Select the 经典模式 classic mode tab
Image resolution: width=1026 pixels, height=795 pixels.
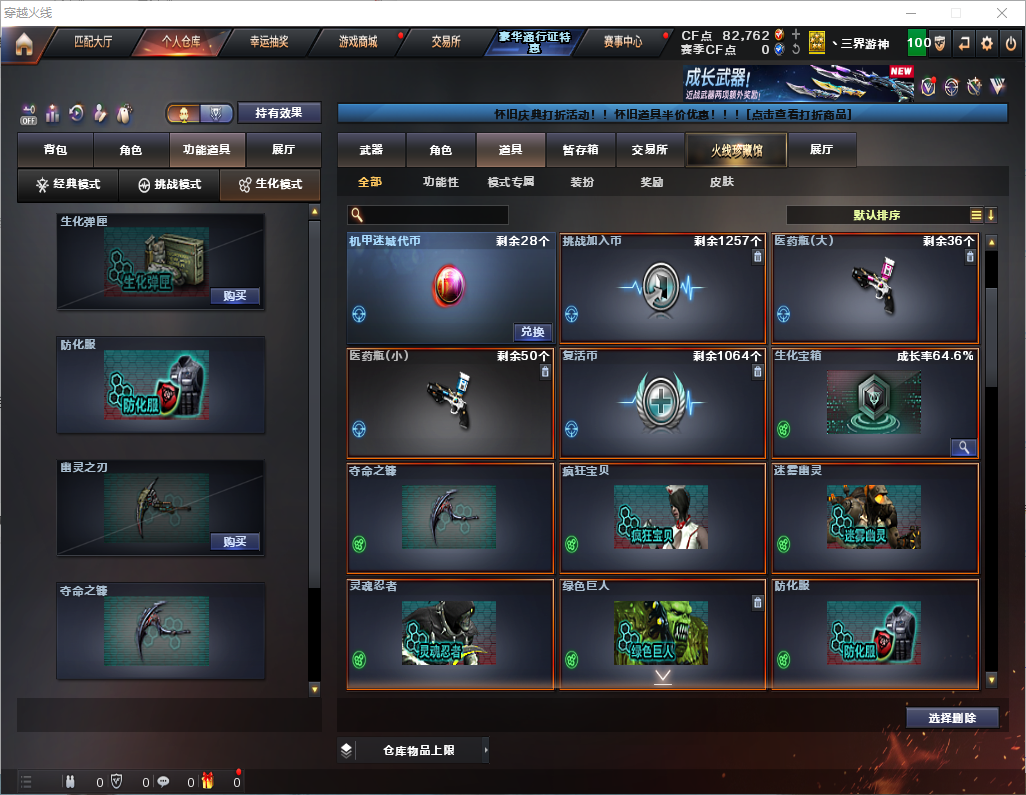(68, 185)
